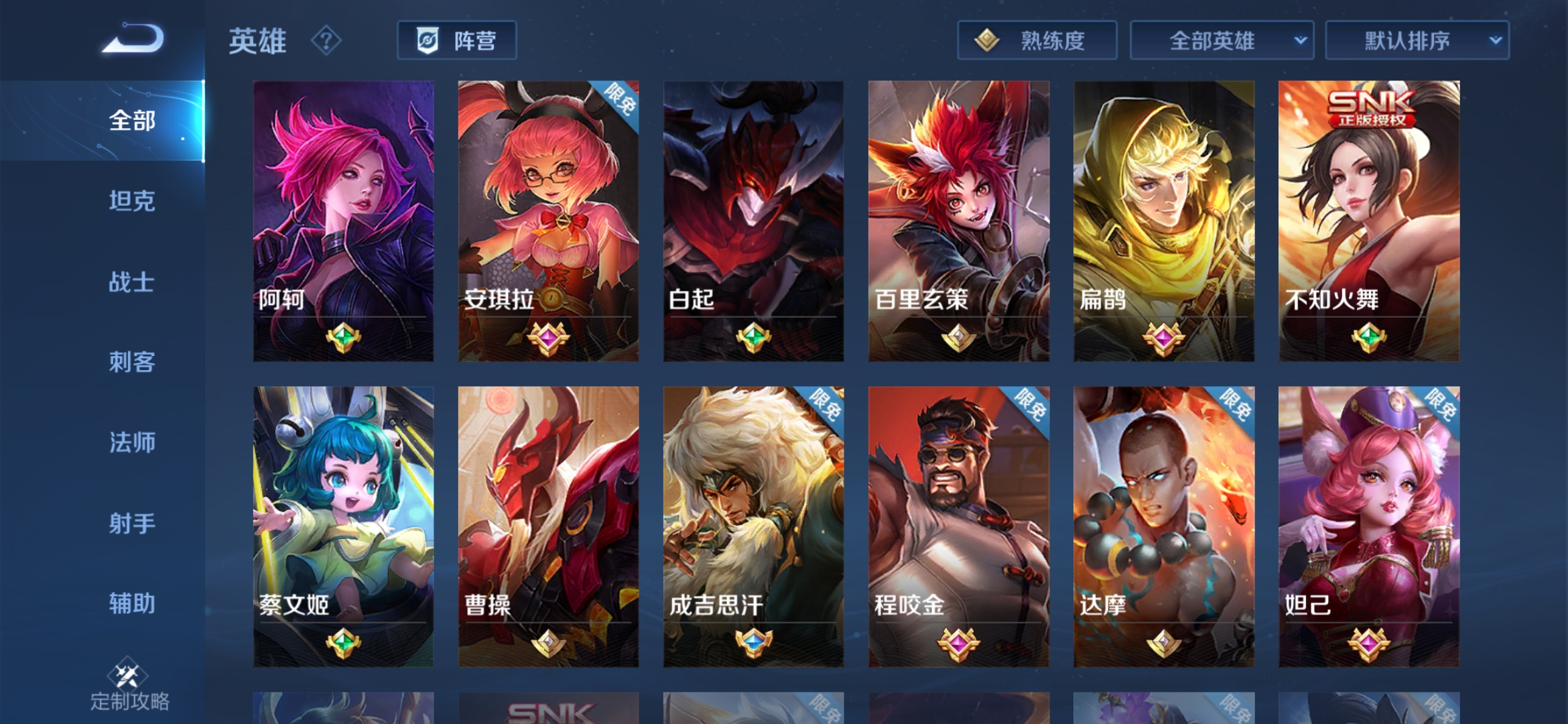Select the 法师 sidebar tab
Image resolution: width=1568 pixels, height=724 pixels.
(x=133, y=443)
